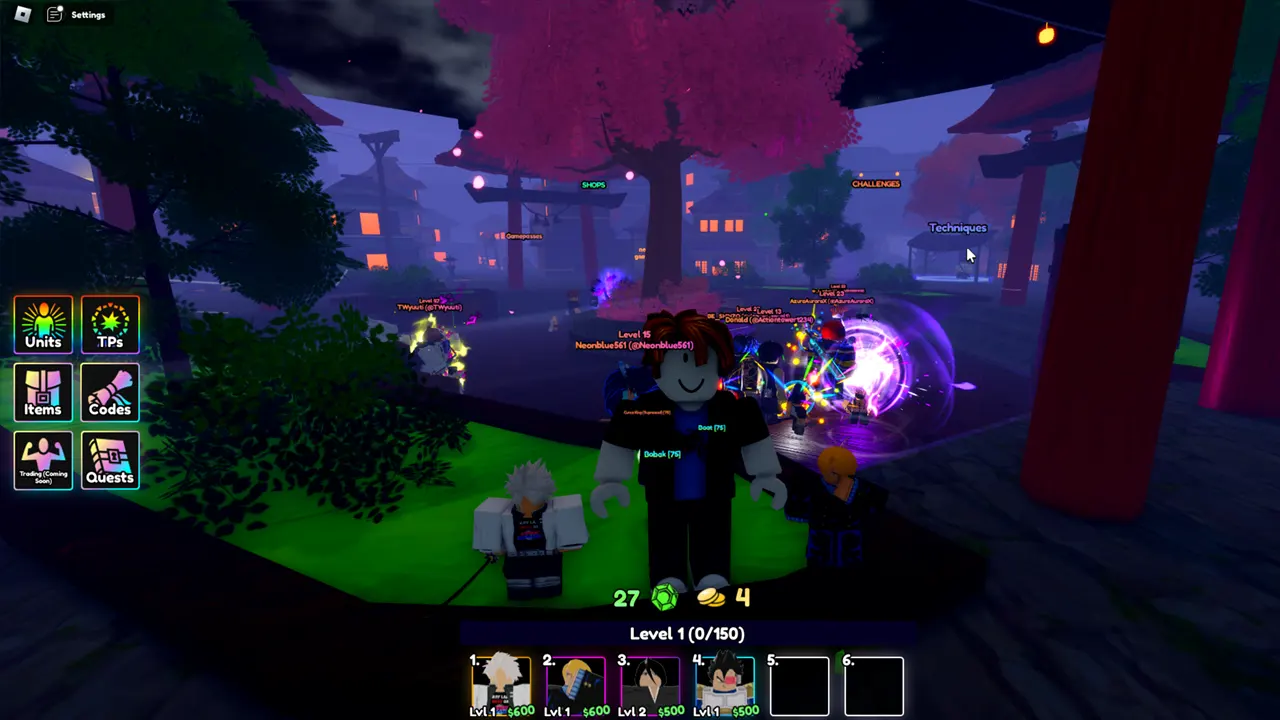Image resolution: width=1280 pixels, height=720 pixels.
Task: Select the white-haired unit in slot 1
Action: coord(502,685)
